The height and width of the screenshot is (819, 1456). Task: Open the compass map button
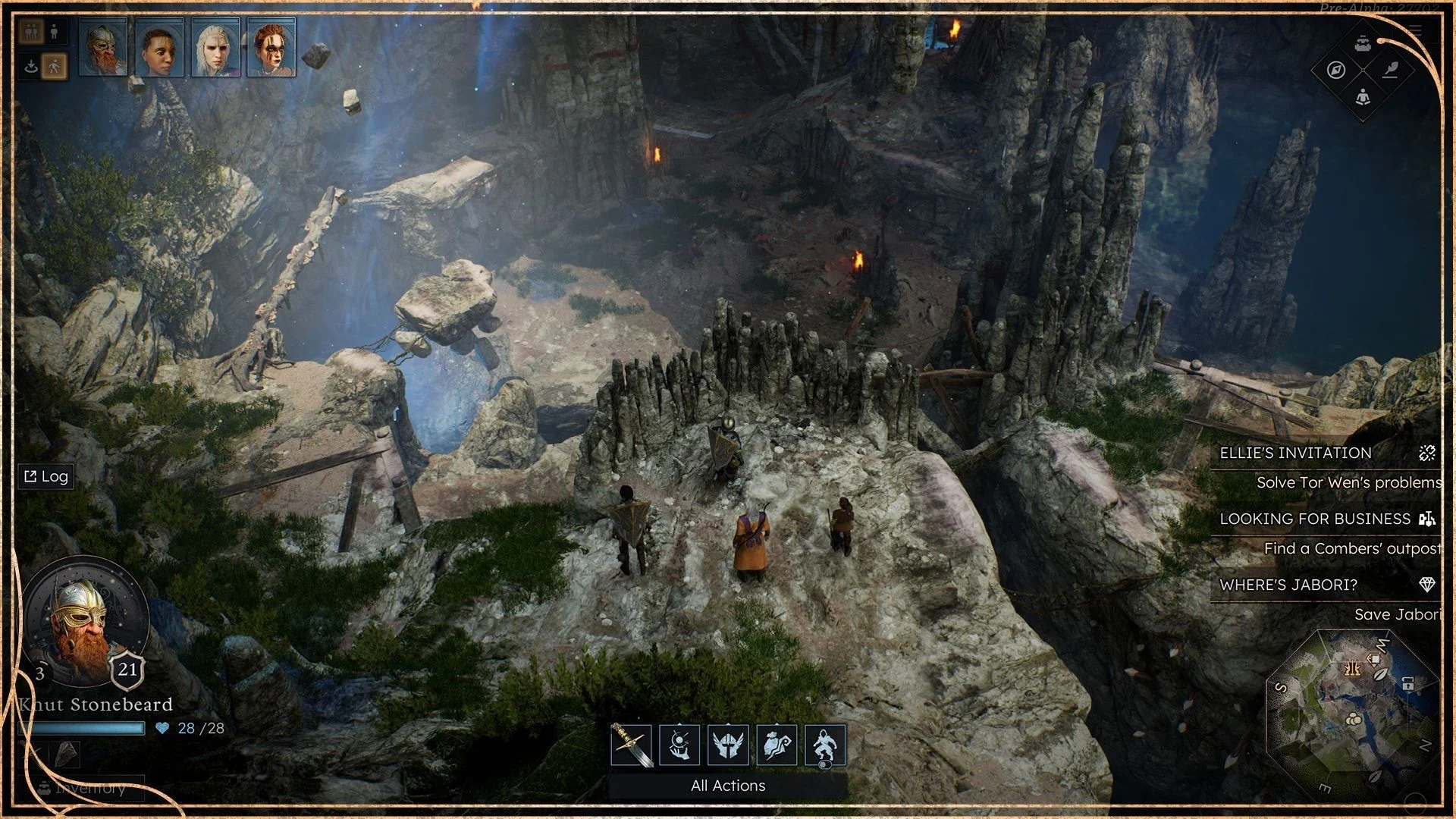pos(1336,71)
